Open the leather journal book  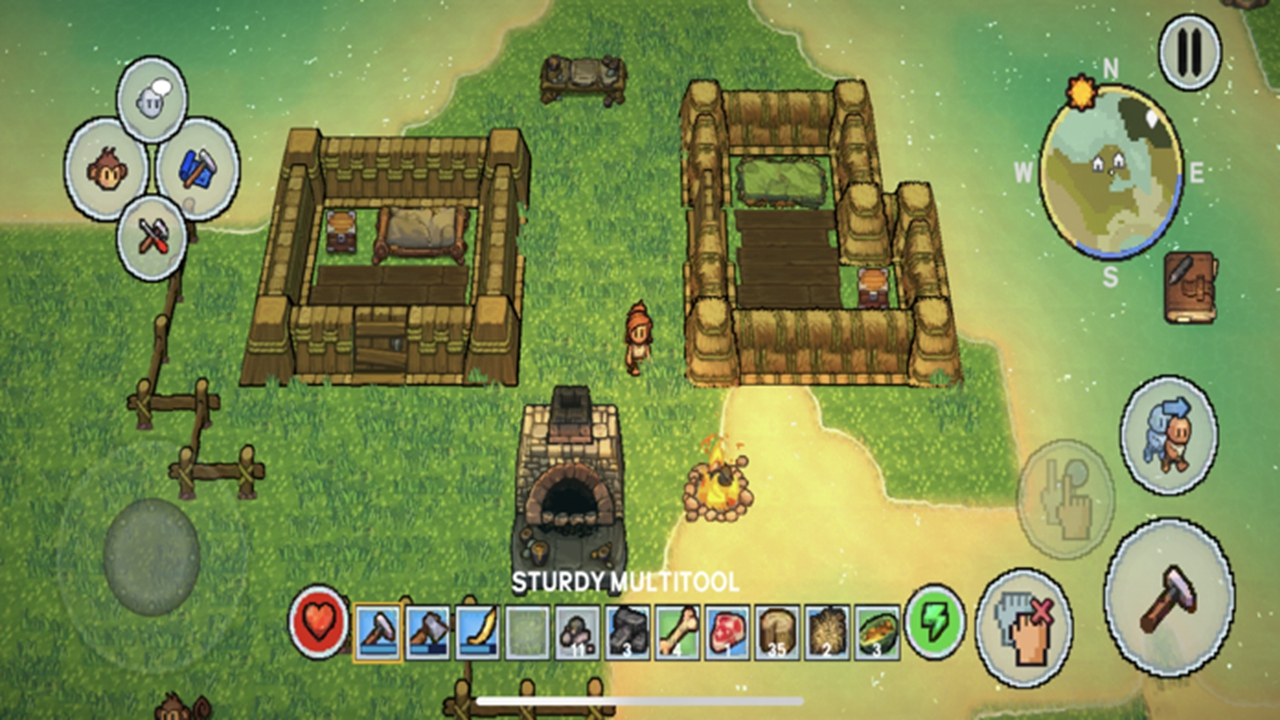(x=1190, y=287)
